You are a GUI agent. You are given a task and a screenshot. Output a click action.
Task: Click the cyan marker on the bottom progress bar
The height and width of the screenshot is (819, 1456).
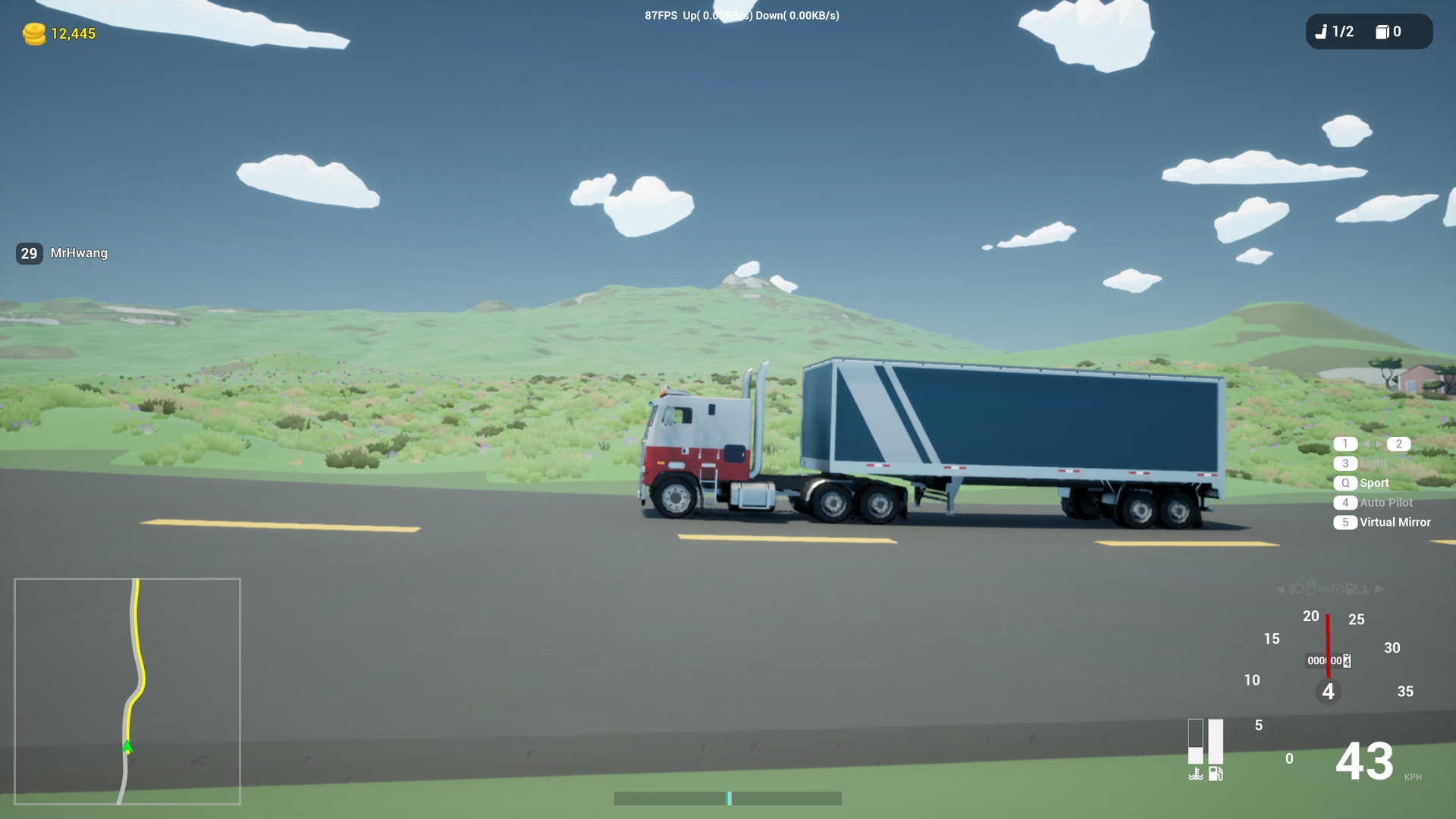[729, 799]
